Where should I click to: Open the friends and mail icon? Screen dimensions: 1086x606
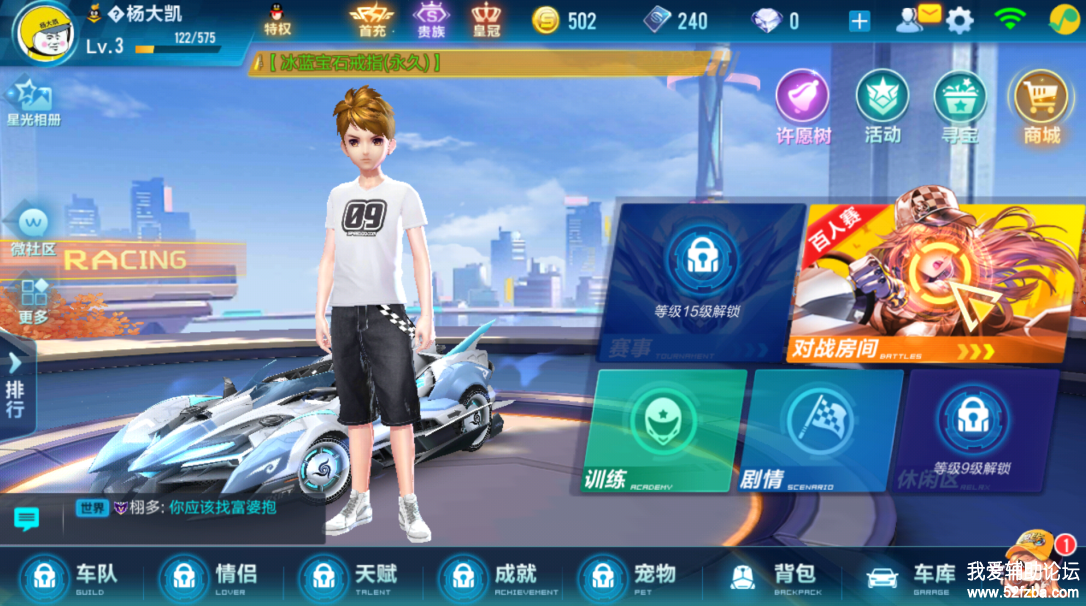click(918, 19)
